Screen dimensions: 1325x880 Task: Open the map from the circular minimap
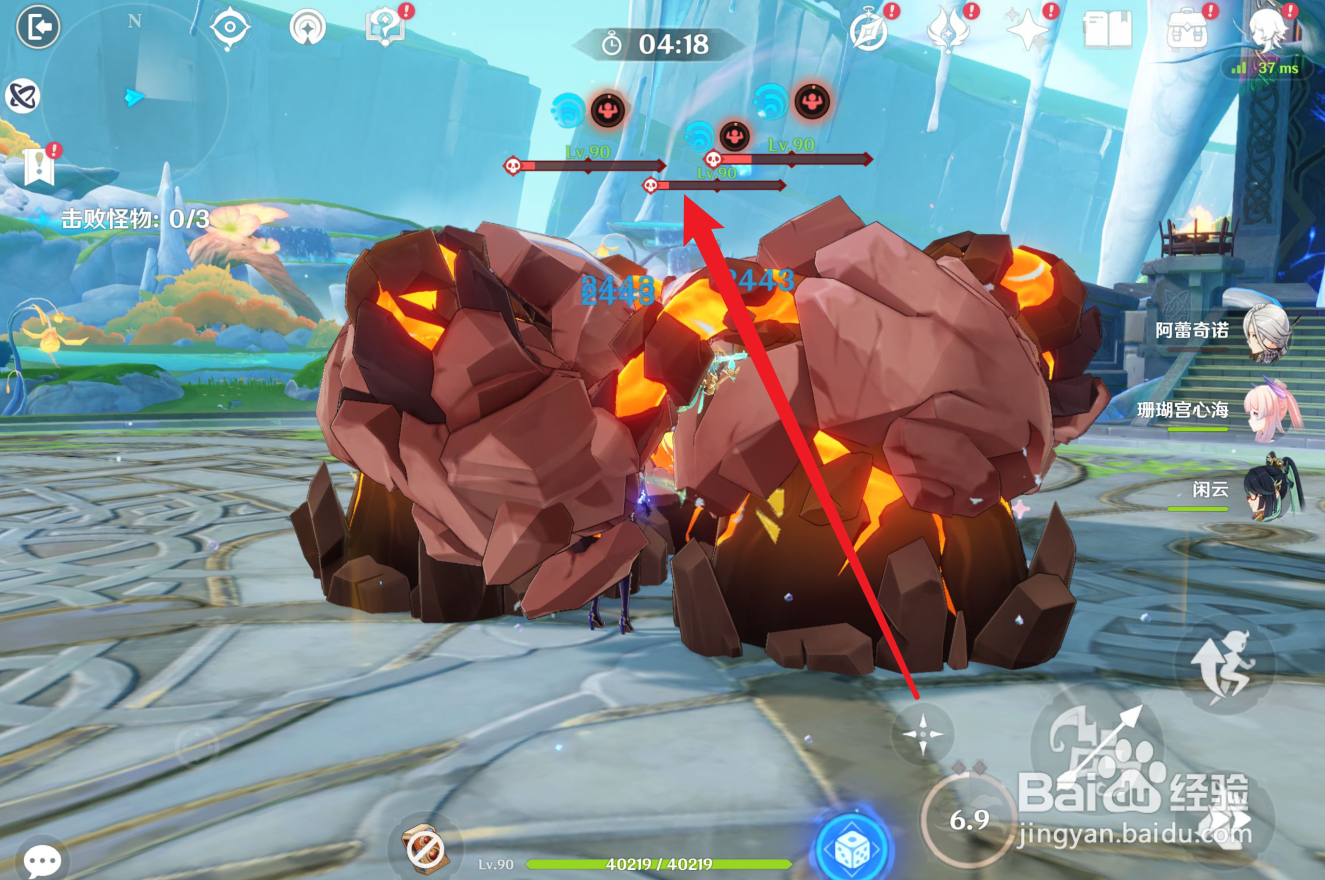coord(135,95)
